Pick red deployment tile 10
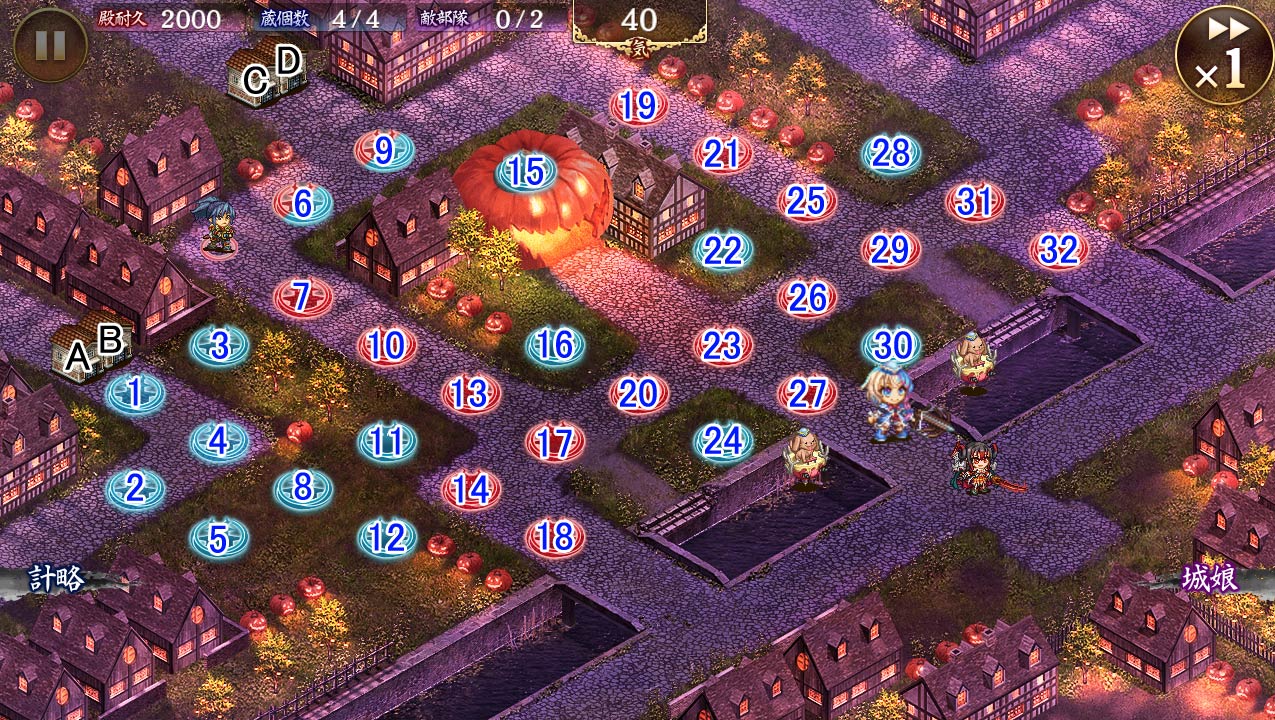The image size is (1275, 720). (x=386, y=346)
